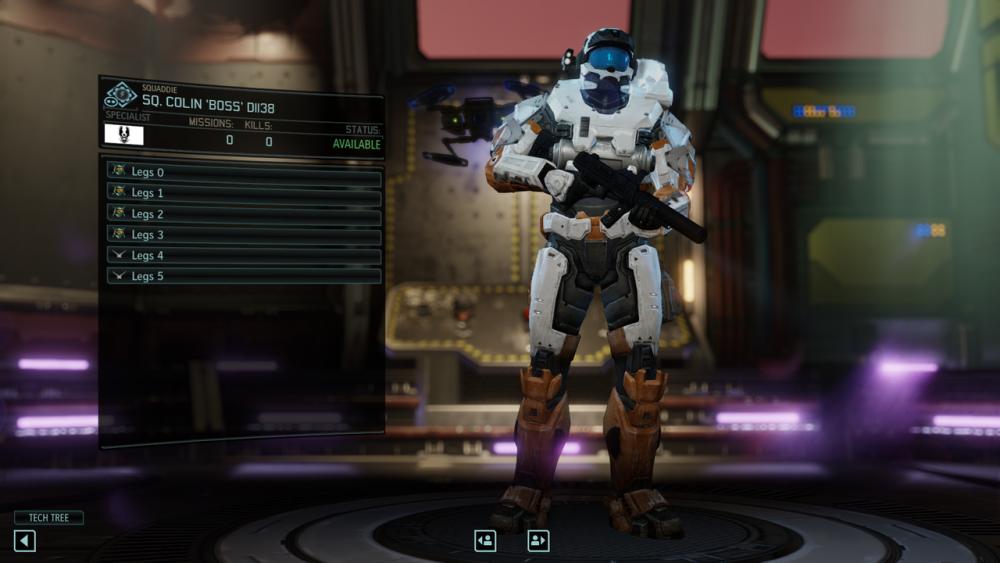Image resolution: width=1000 pixels, height=563 pixels.
Task: Select Legs 5 from the list
Action: 244,276
